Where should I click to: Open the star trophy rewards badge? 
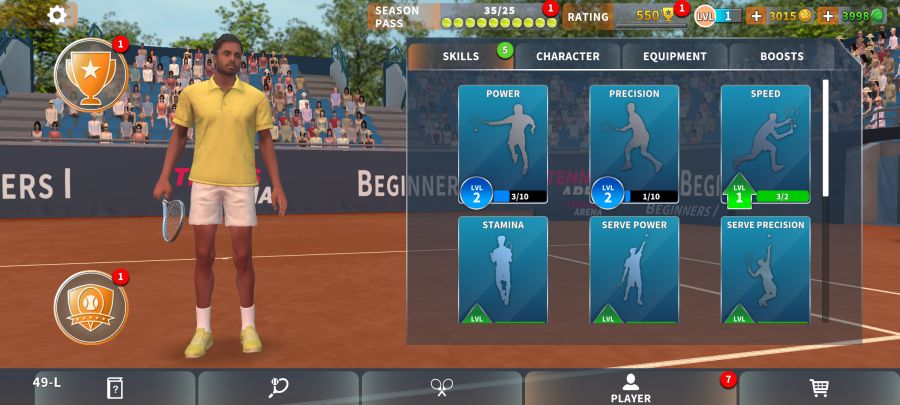90,75
